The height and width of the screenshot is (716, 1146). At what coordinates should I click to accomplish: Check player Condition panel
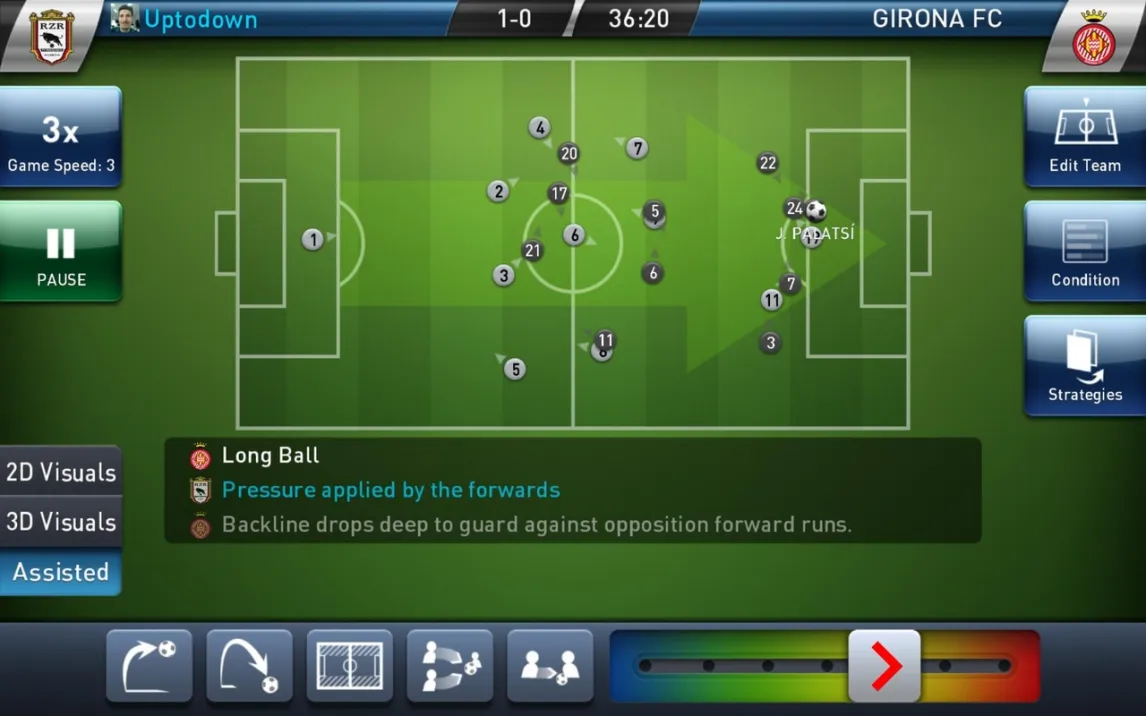pyautogui.click(x=1084, y=252)
